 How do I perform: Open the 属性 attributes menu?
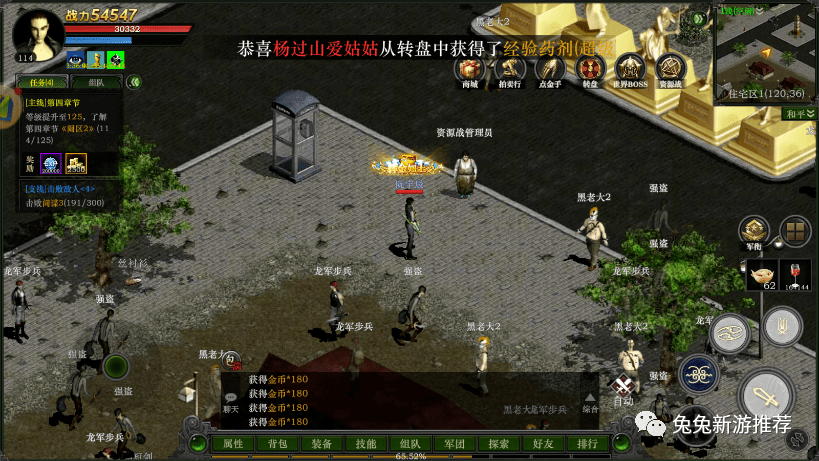tap(233, 443)
